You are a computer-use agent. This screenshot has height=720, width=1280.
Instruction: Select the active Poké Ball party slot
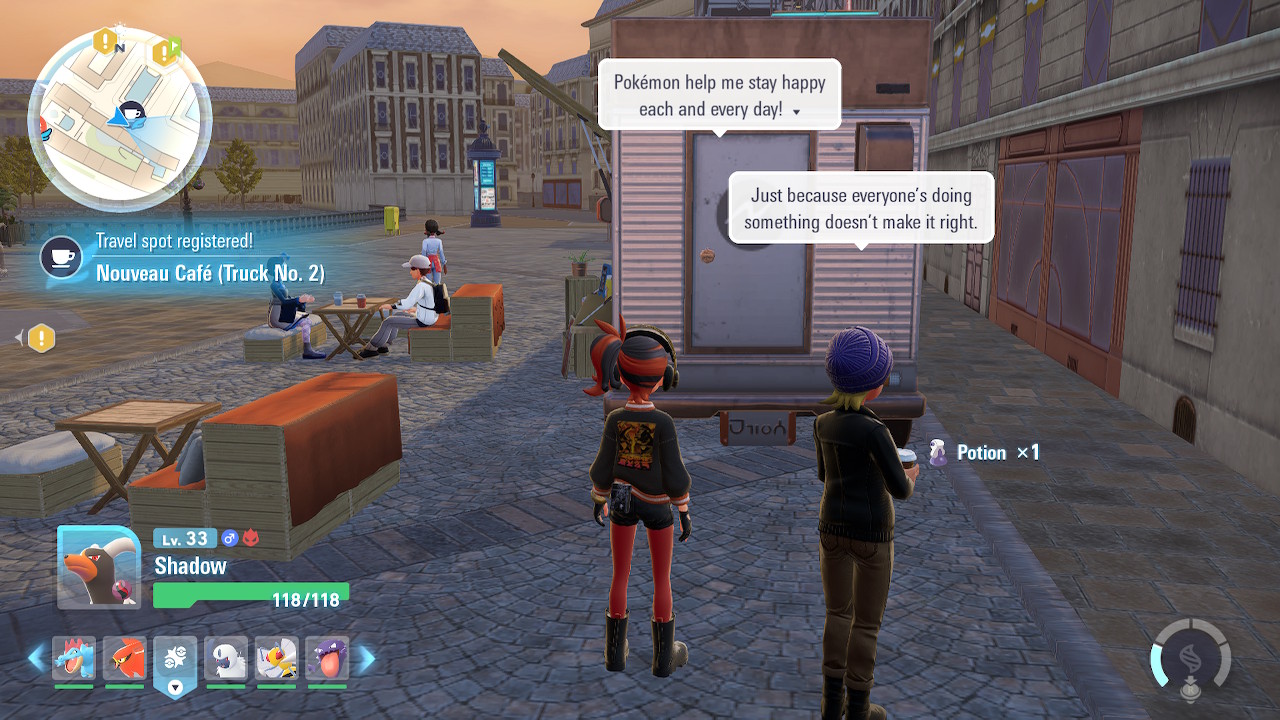pos(175,662)
